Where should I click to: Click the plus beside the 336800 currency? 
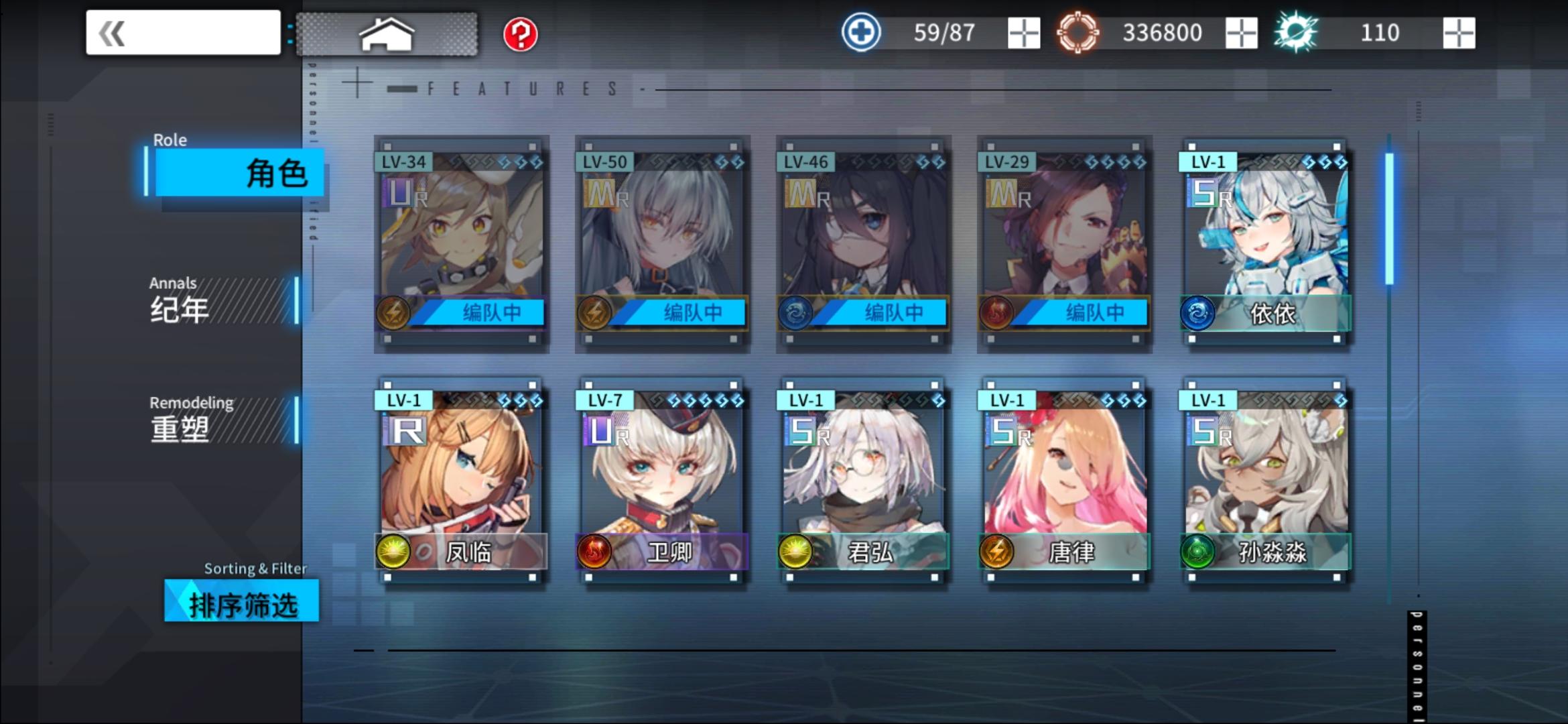[x=1243, y=32]
